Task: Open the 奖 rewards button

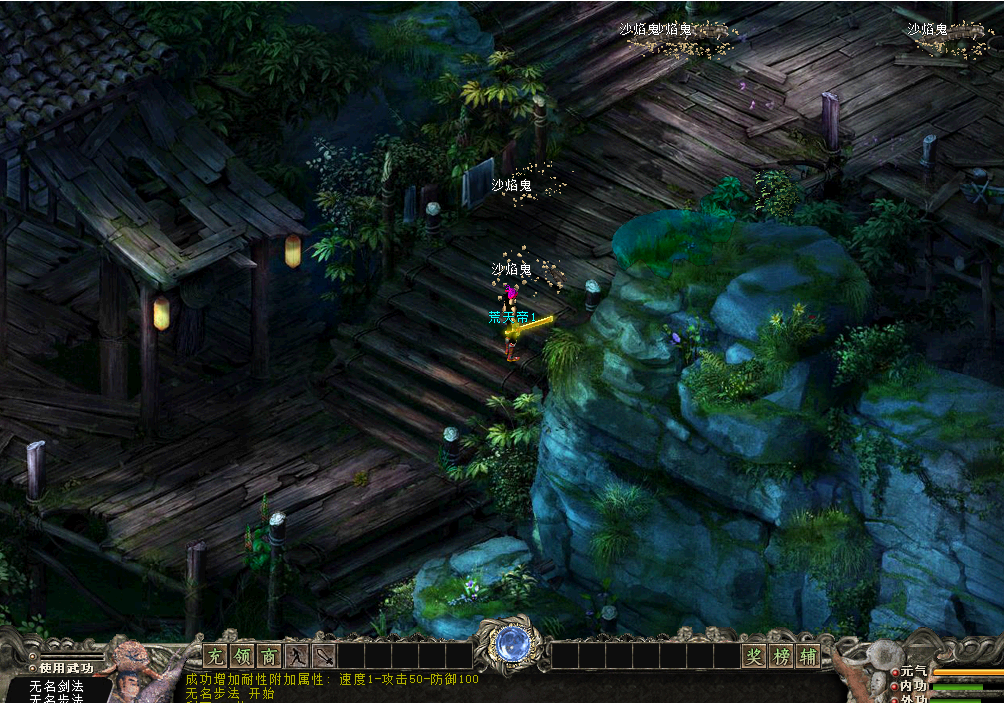Action: pyautogui.click(x=754, y=656)
